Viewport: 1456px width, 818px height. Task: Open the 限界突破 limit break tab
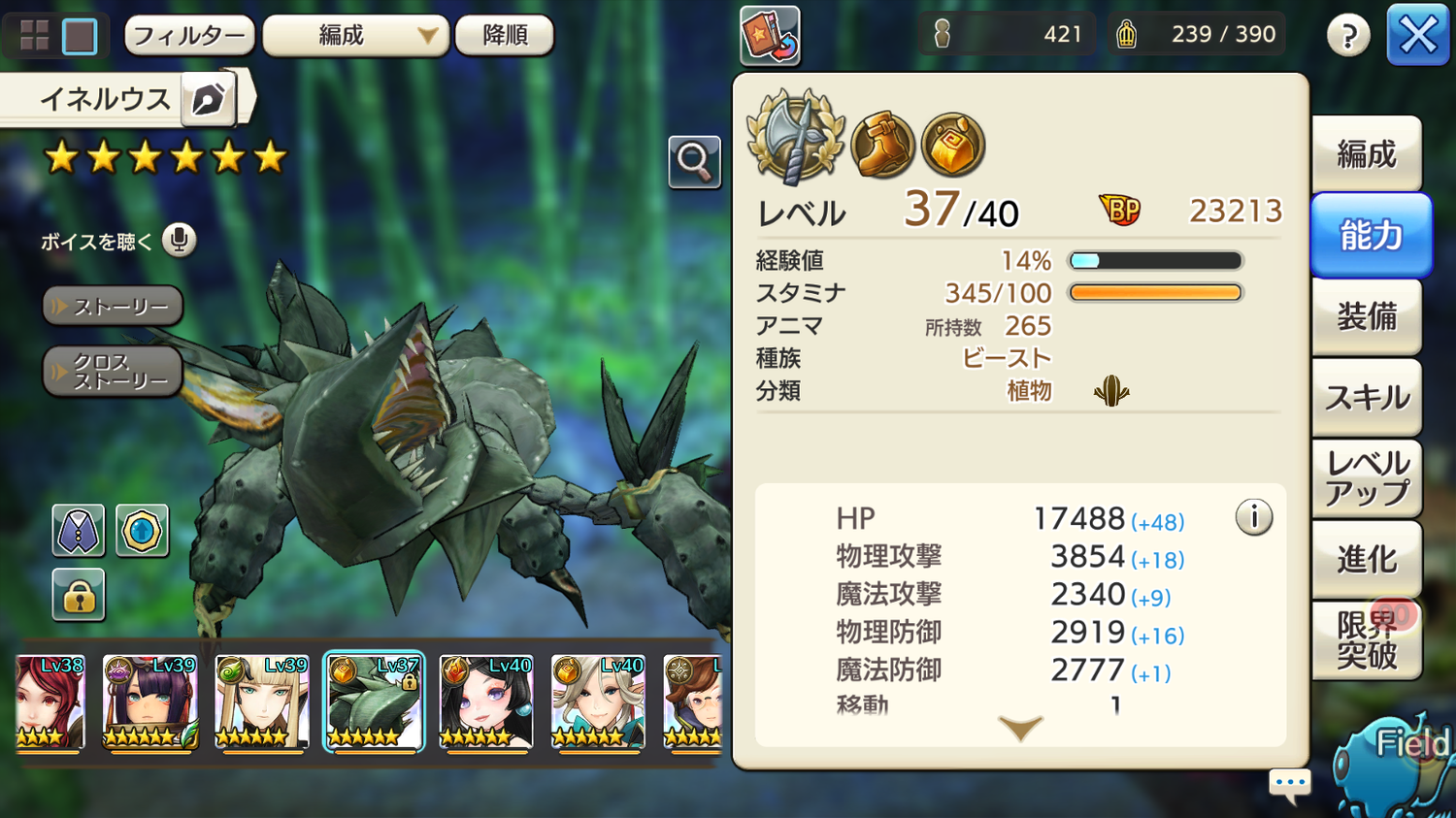(x=1367, y=640)
